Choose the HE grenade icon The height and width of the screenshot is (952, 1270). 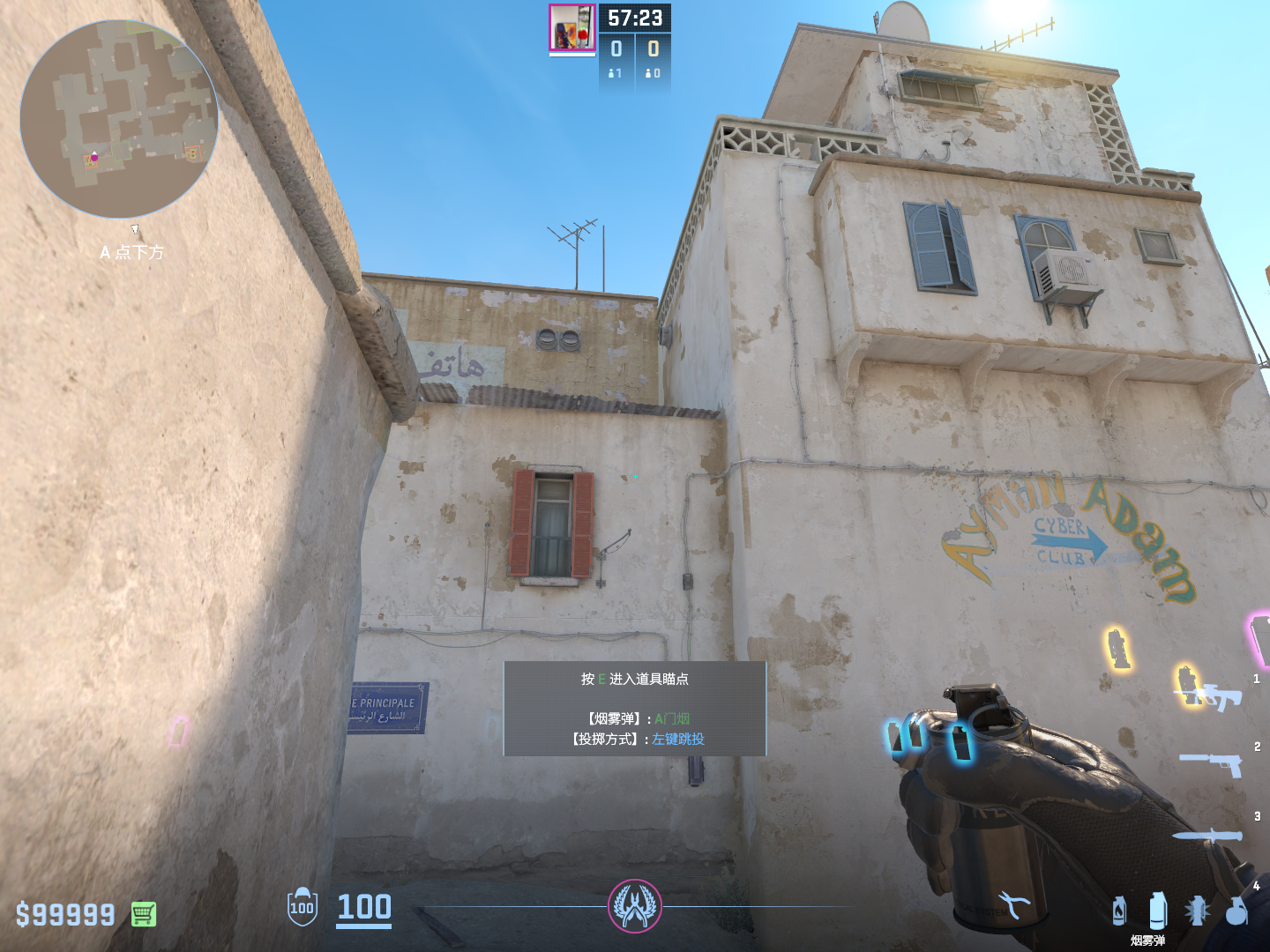[1236, 911]
